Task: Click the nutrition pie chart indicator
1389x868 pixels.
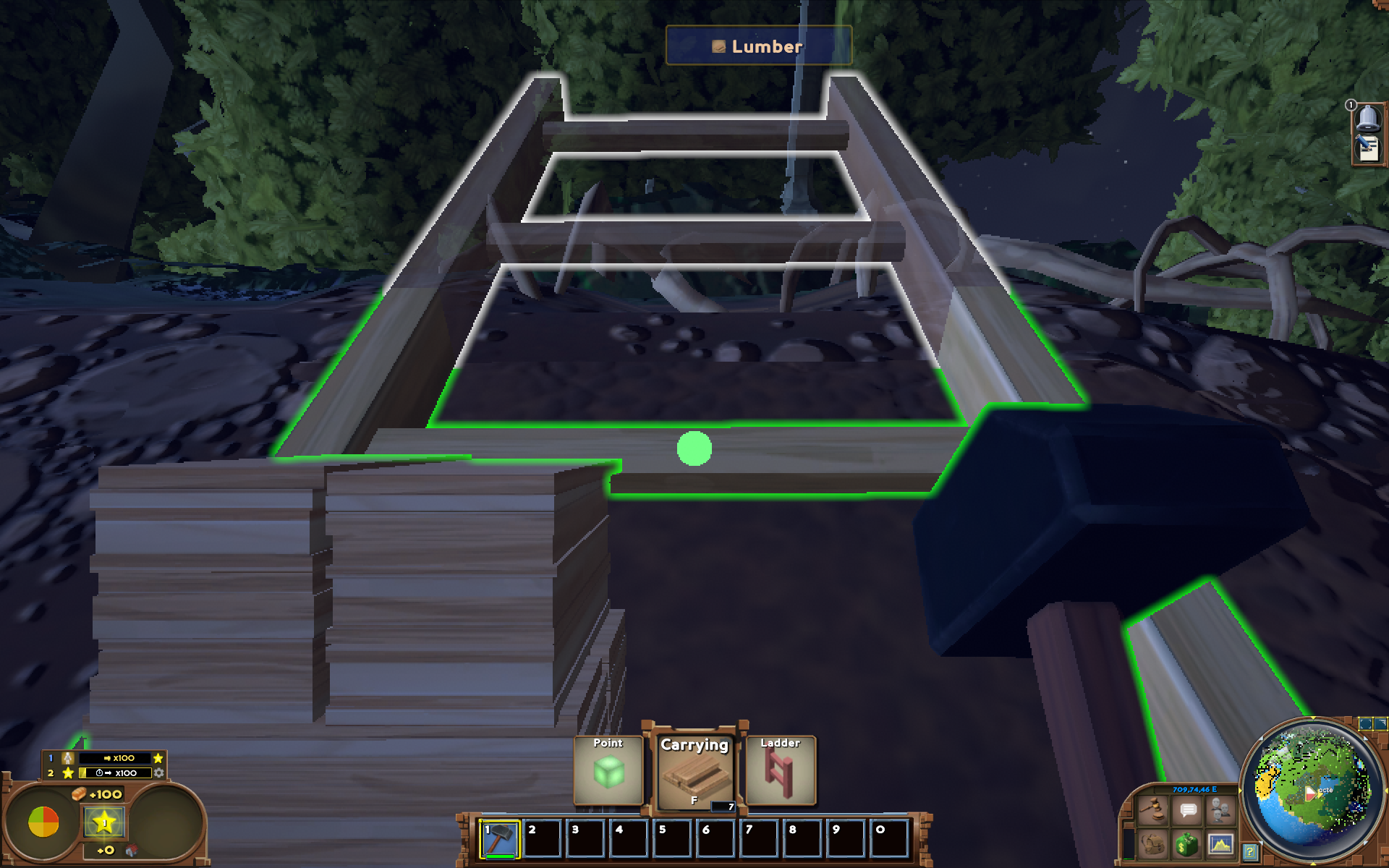Action: (43, 822)
